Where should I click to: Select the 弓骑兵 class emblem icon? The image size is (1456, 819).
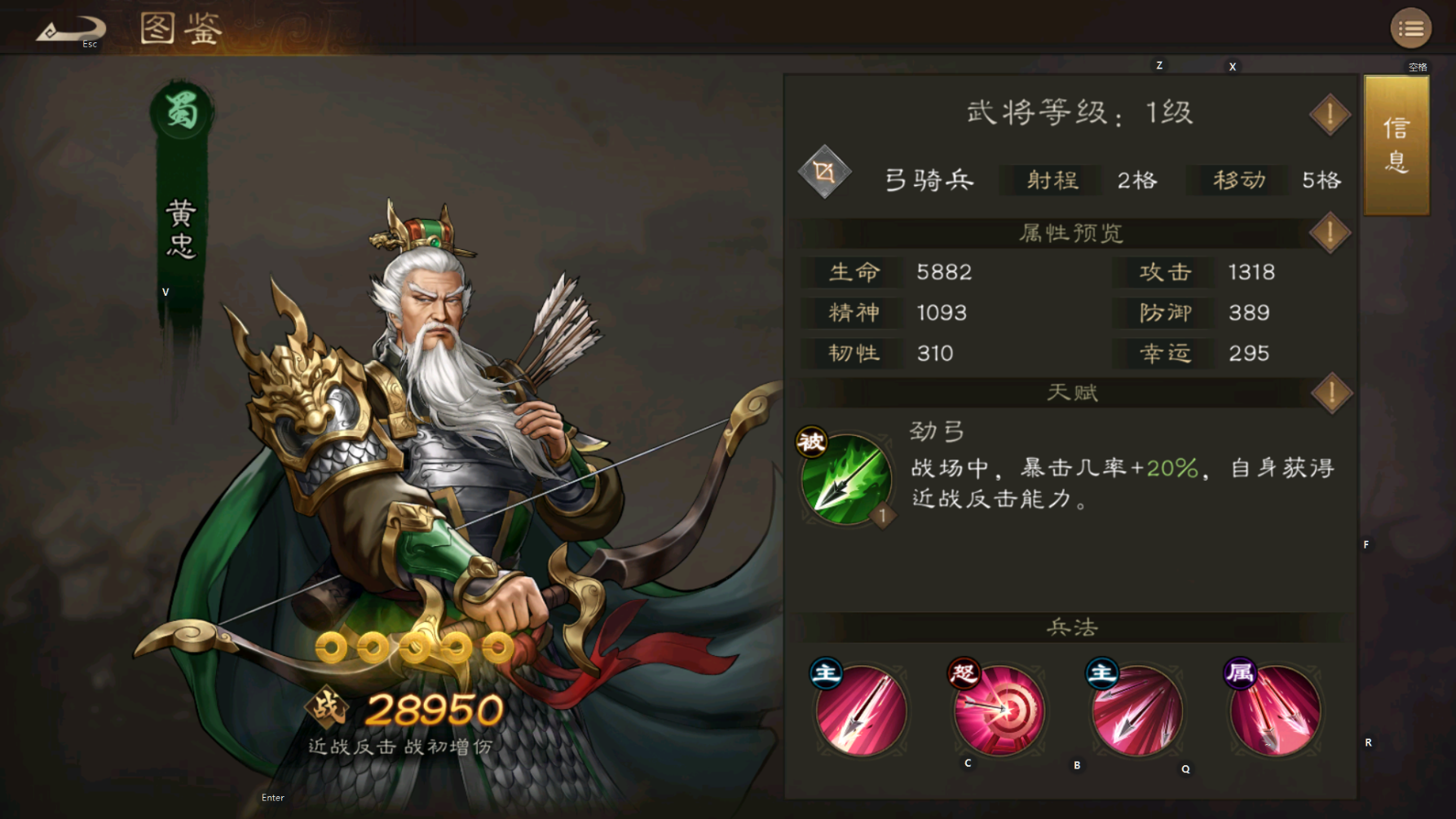tap(825, 172)
